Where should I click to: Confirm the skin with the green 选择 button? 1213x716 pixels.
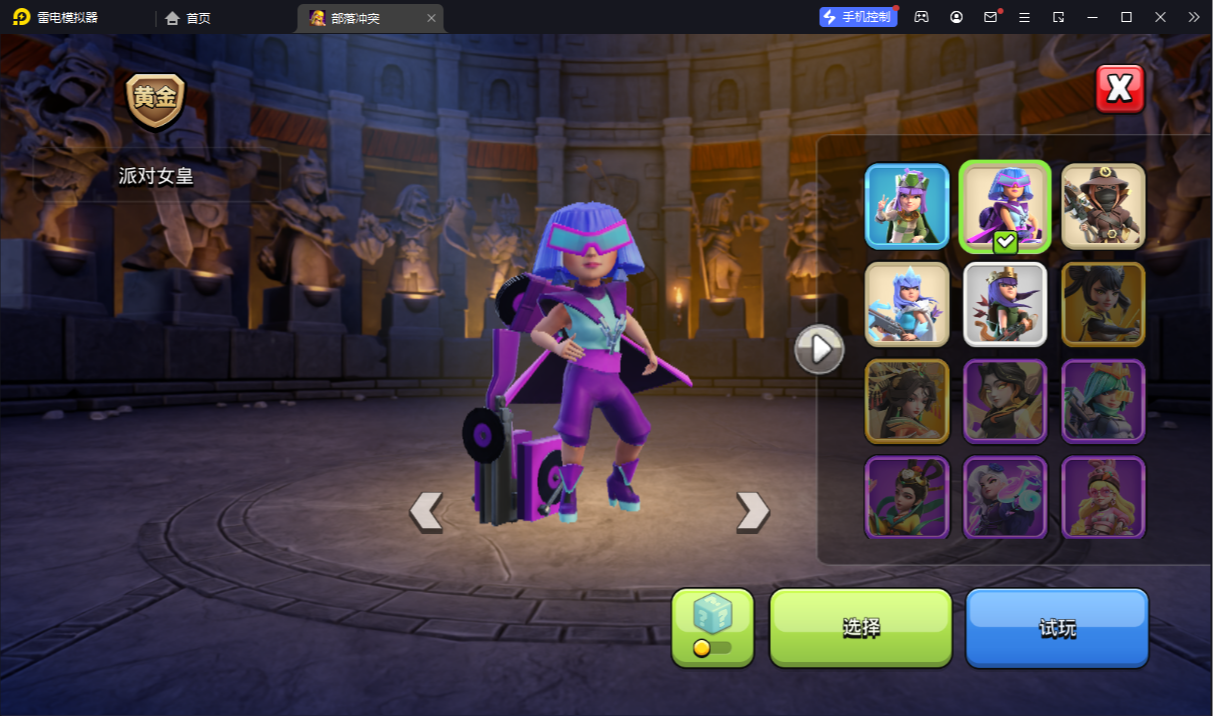tap(860, 627)
